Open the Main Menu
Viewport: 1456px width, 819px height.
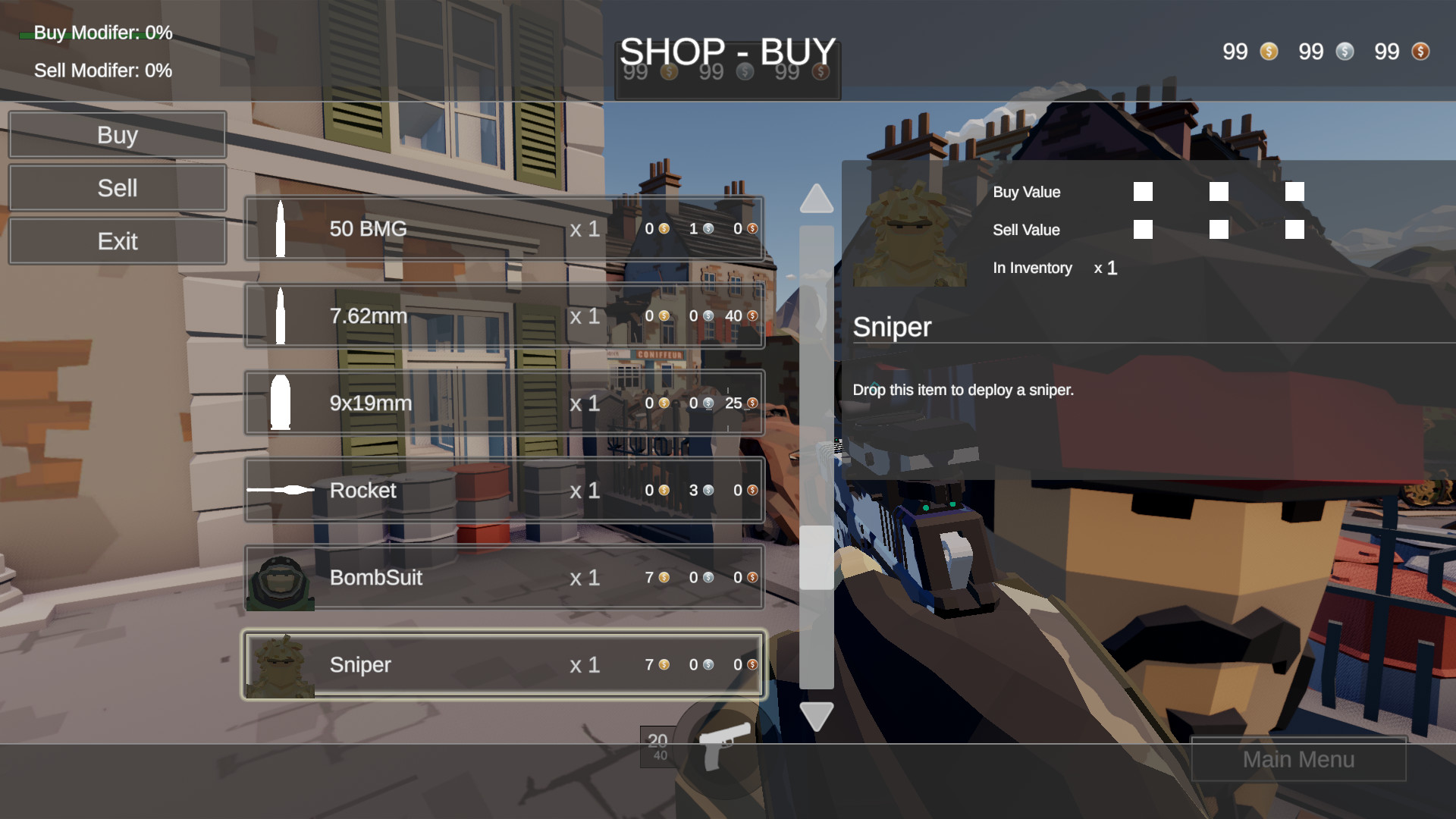pos(1298,759)
